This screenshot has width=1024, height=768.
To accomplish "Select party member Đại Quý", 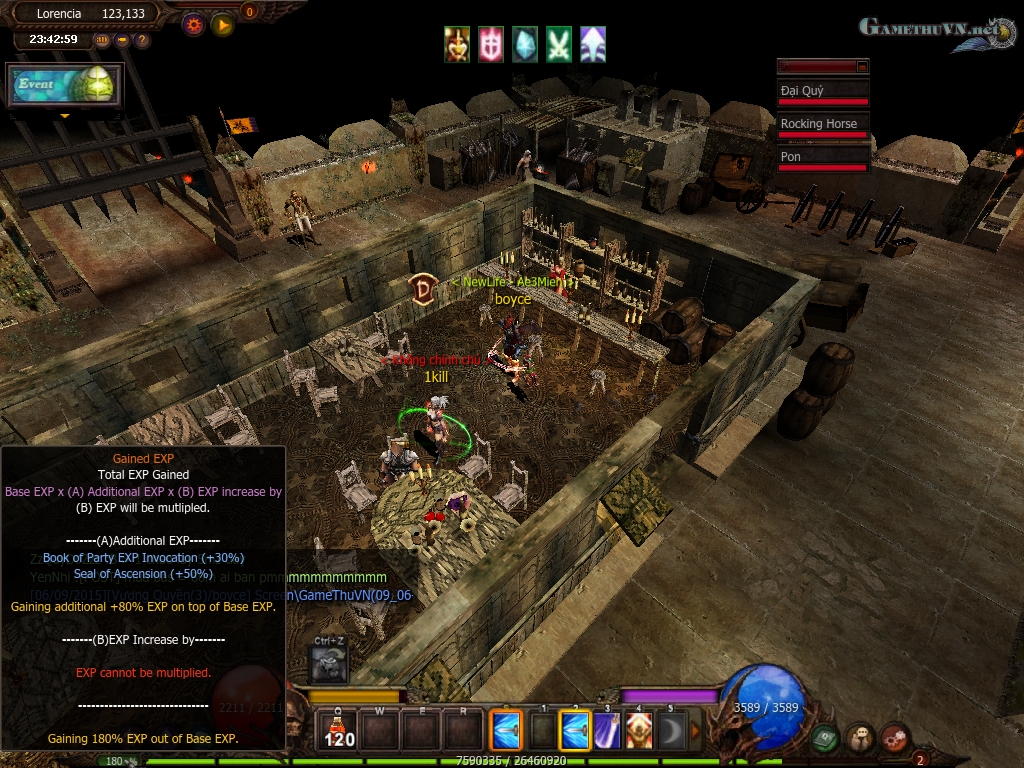I will tap(823, 91).
